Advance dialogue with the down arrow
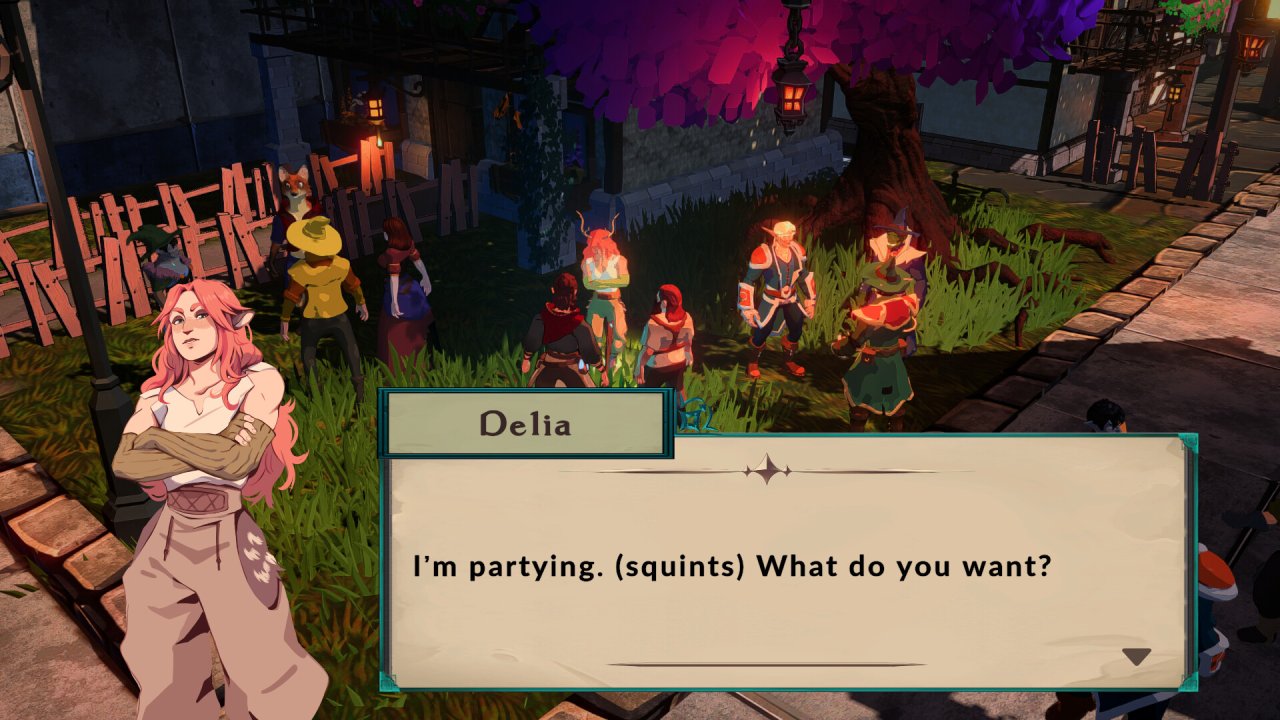The image size is (1280, 720). click(1136, 657)
